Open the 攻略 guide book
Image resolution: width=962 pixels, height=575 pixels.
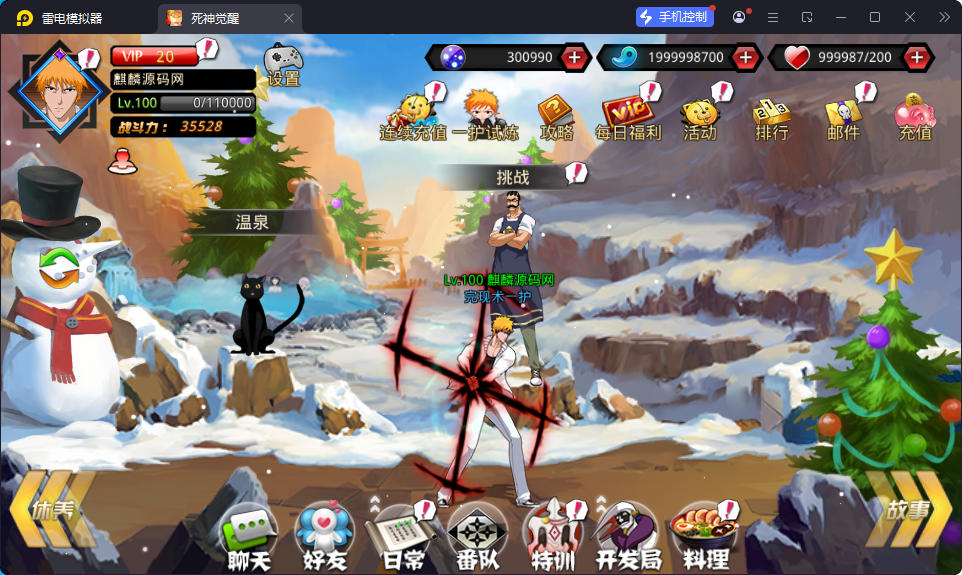pos(556,116)
